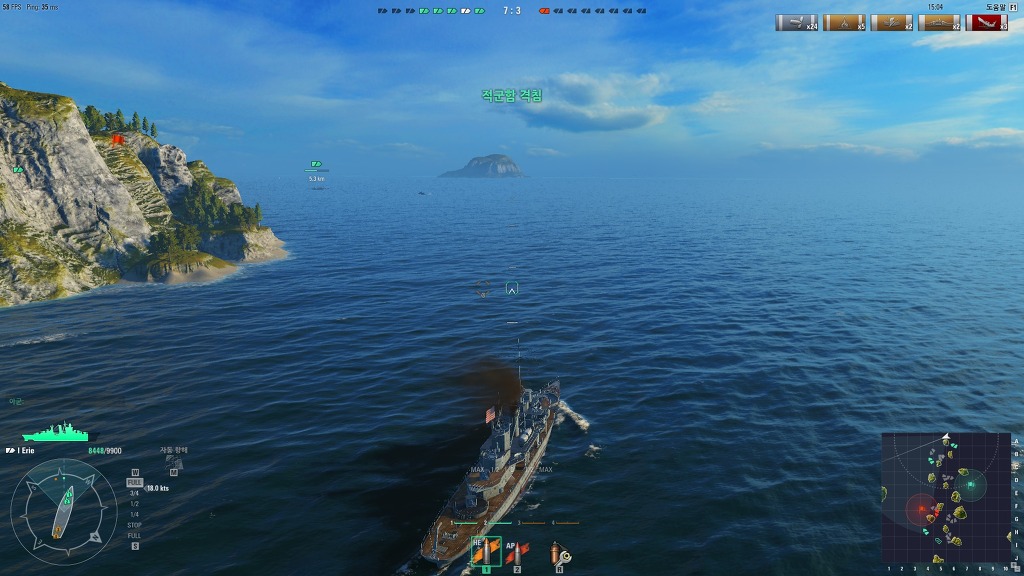The width and height of the screenshot is (1024, 576).
Task: Click the red plane ribbon showing x3
Action: [987, 23]
